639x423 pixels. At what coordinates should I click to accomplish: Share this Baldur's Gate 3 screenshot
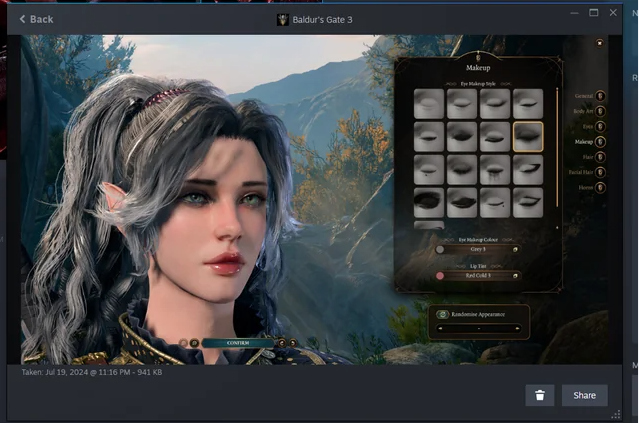coord(584,395)
